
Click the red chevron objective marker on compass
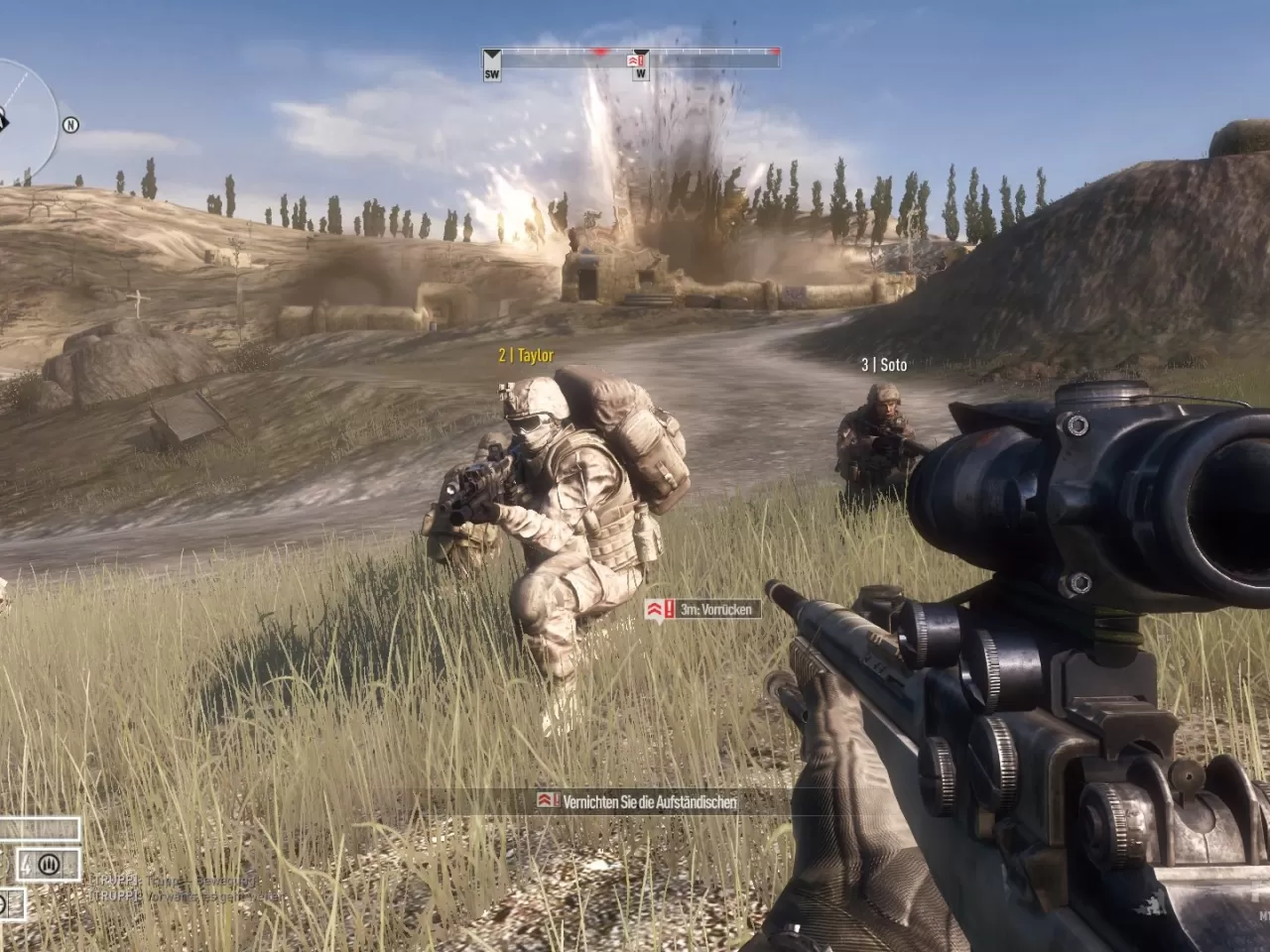point(633,59)
